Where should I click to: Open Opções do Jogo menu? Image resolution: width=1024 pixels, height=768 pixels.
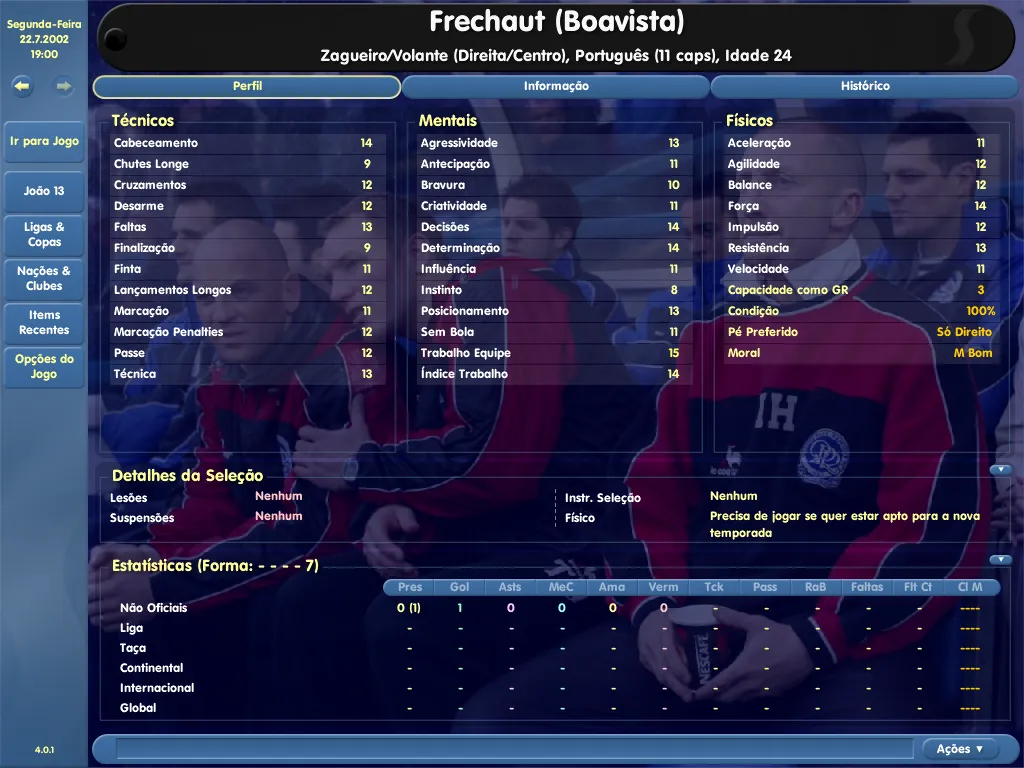click(44, 366)
